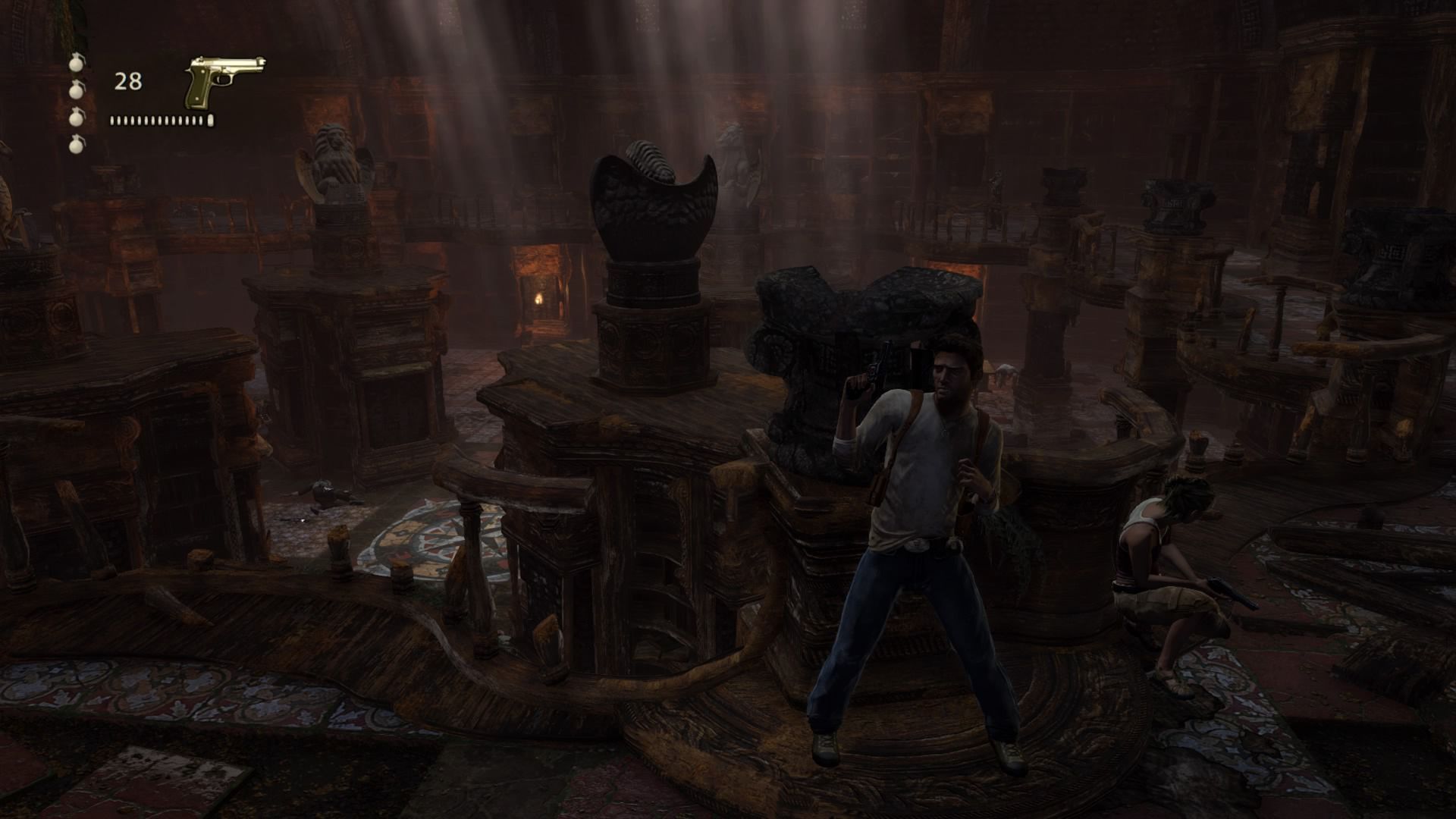
Task: Select the golden pistol weapon icon
Action: [x=221, y=76]
